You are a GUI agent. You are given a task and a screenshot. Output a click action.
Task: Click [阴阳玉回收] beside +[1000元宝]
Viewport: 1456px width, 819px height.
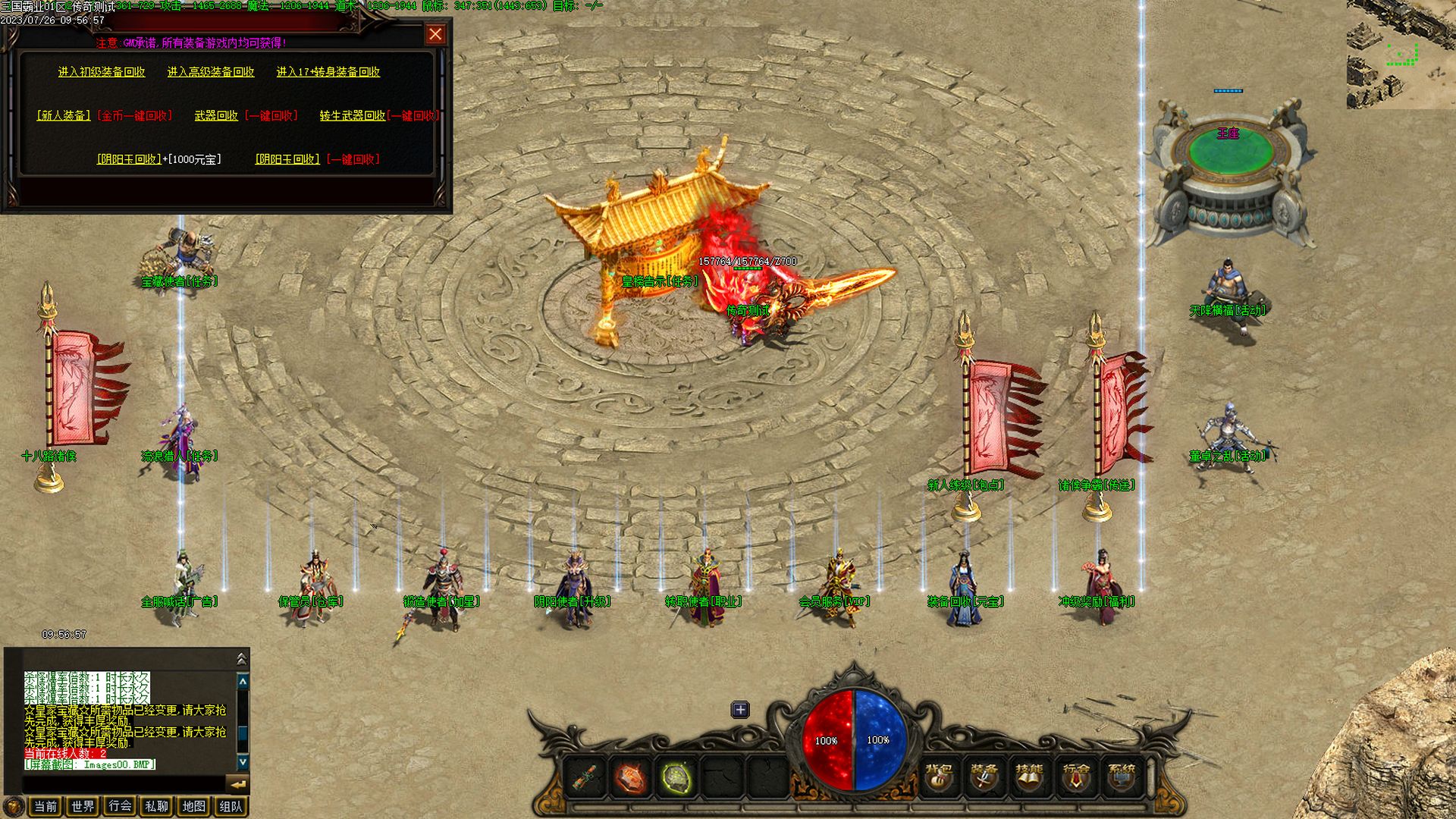(x=129, y=159)
